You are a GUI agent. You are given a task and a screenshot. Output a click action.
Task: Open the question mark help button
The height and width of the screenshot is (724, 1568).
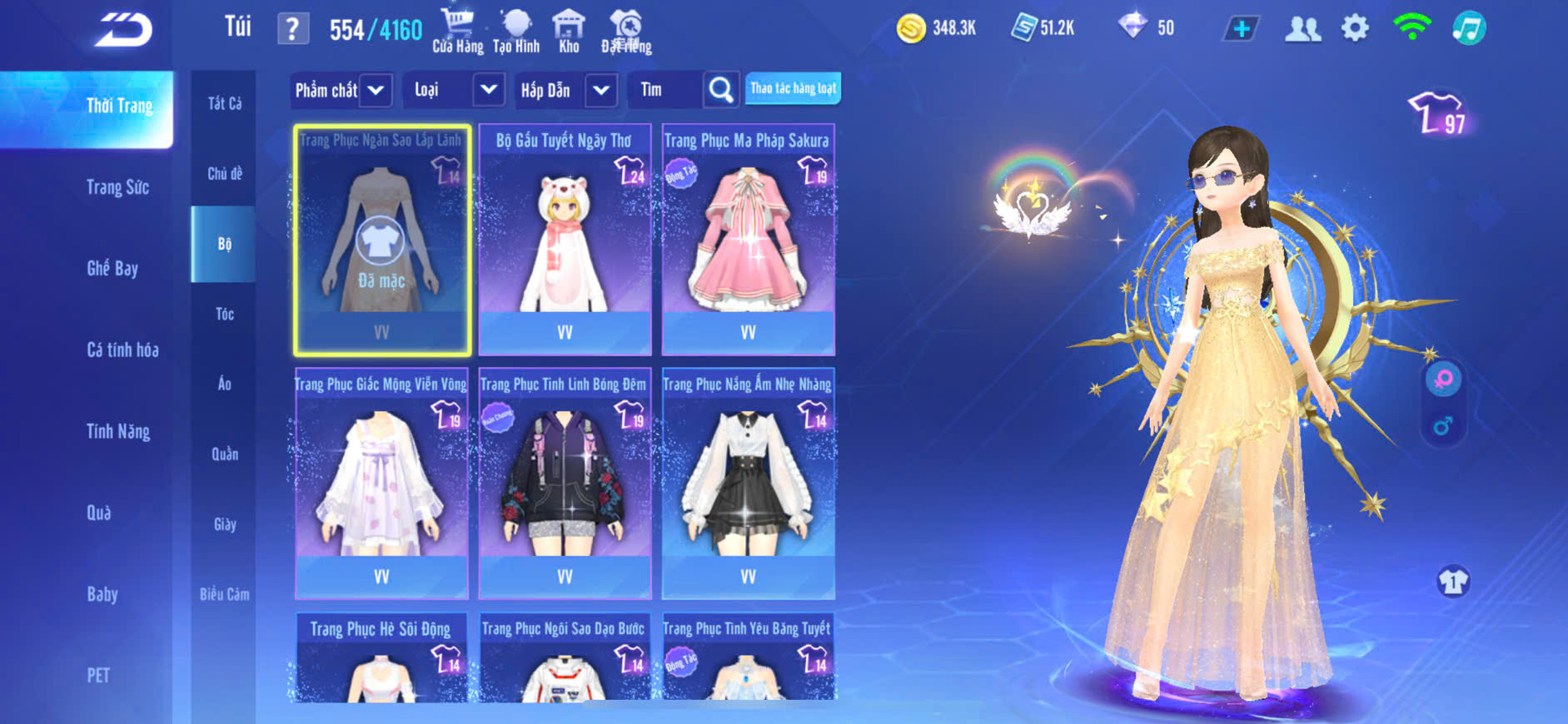coord(292,30)
